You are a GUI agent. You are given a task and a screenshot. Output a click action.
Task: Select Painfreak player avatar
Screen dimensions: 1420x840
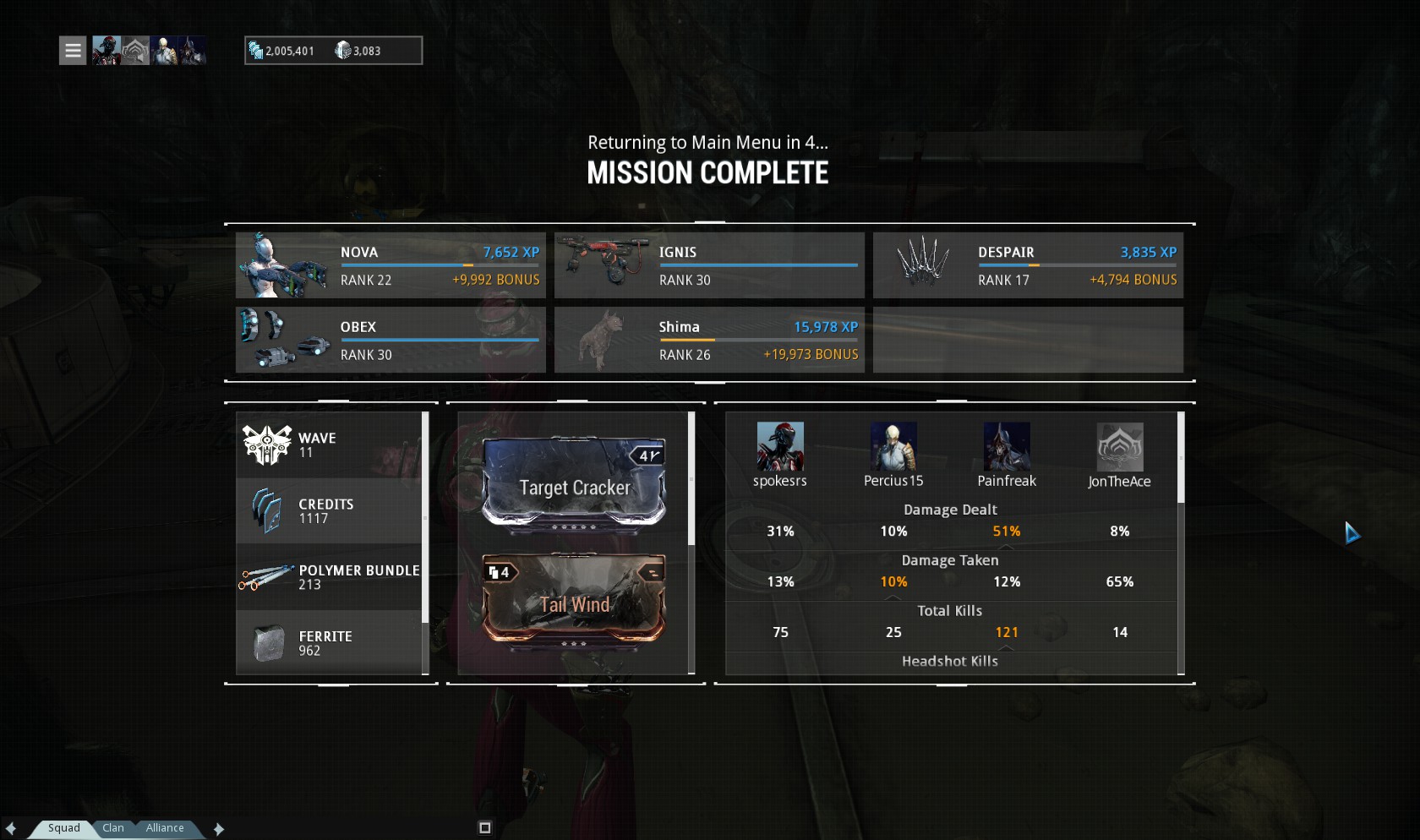tap(1007, 446)
